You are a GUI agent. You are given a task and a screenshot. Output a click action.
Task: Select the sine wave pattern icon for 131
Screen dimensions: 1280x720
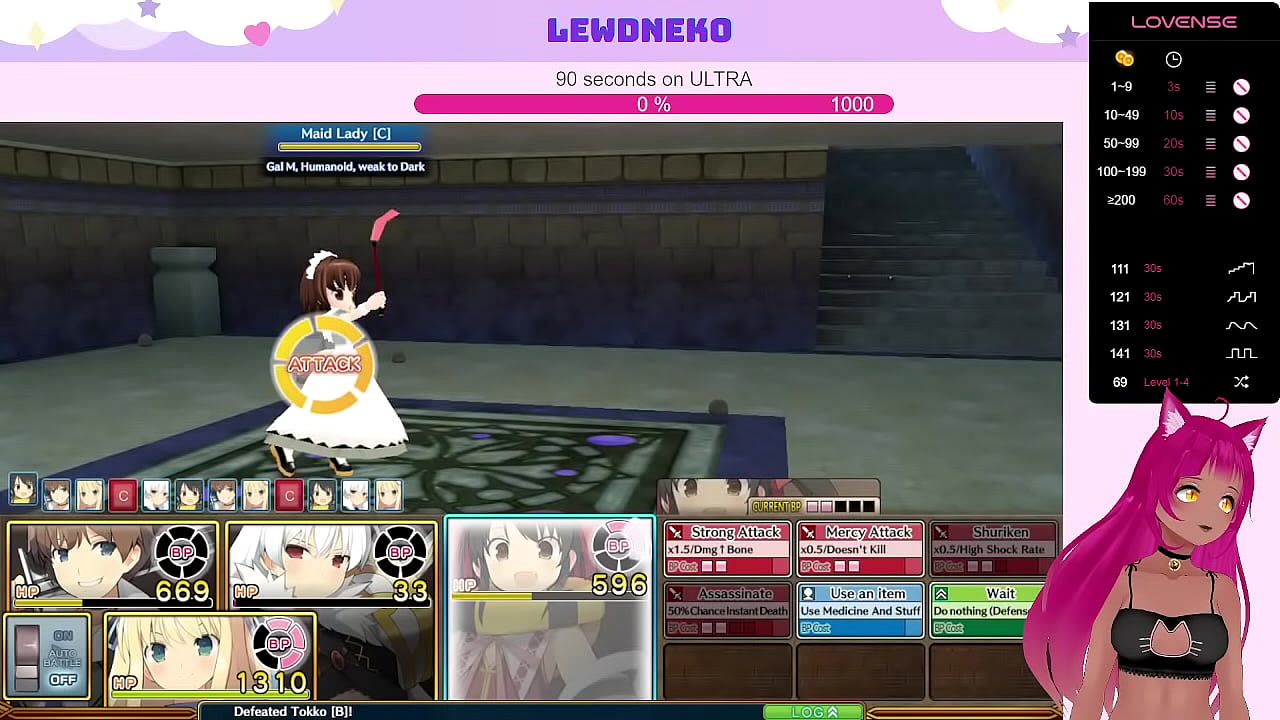point(1241,325)
